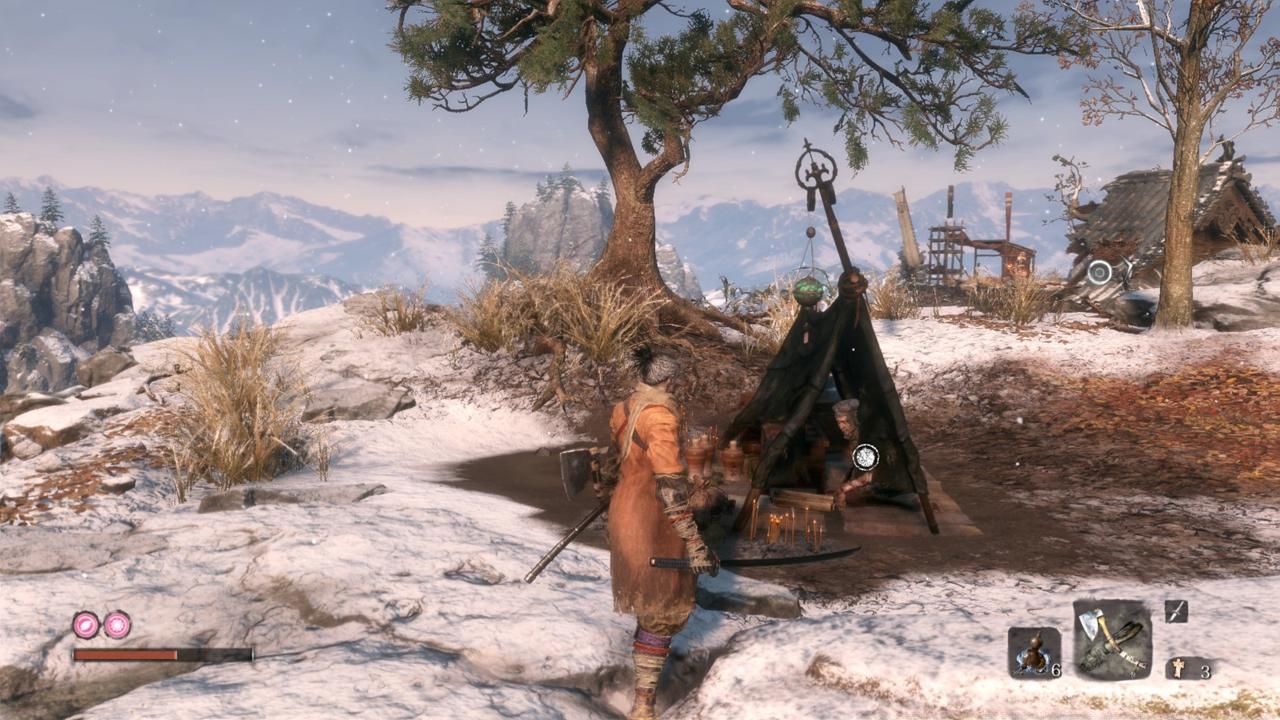1280x720 pixels.
Task: Click the spirit emblem icon beside the 3
Action: pyautogui.click(x=1179, y=666)
